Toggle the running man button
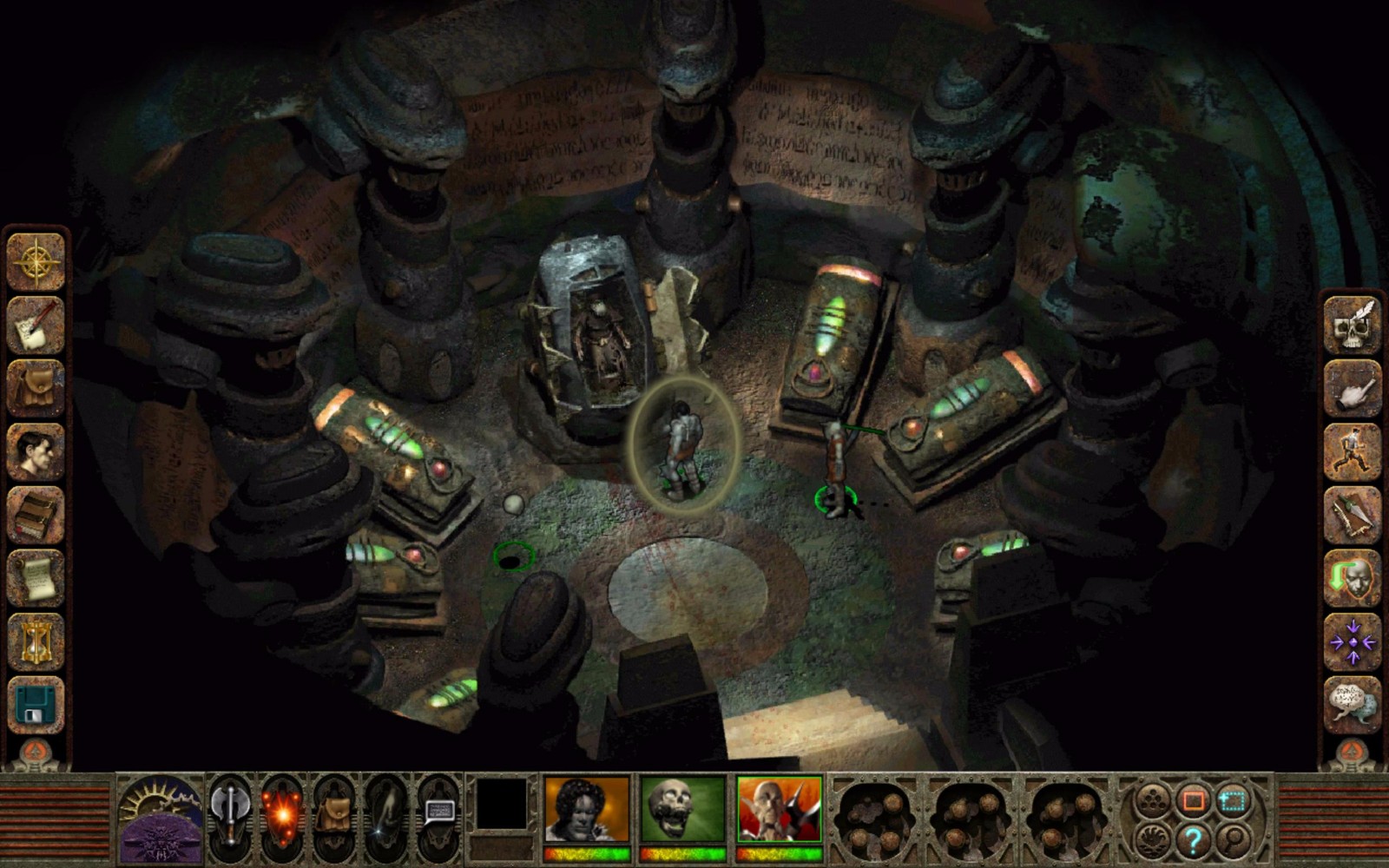Viewport: 1389px width, 868px height. [x=1352, y=451]
